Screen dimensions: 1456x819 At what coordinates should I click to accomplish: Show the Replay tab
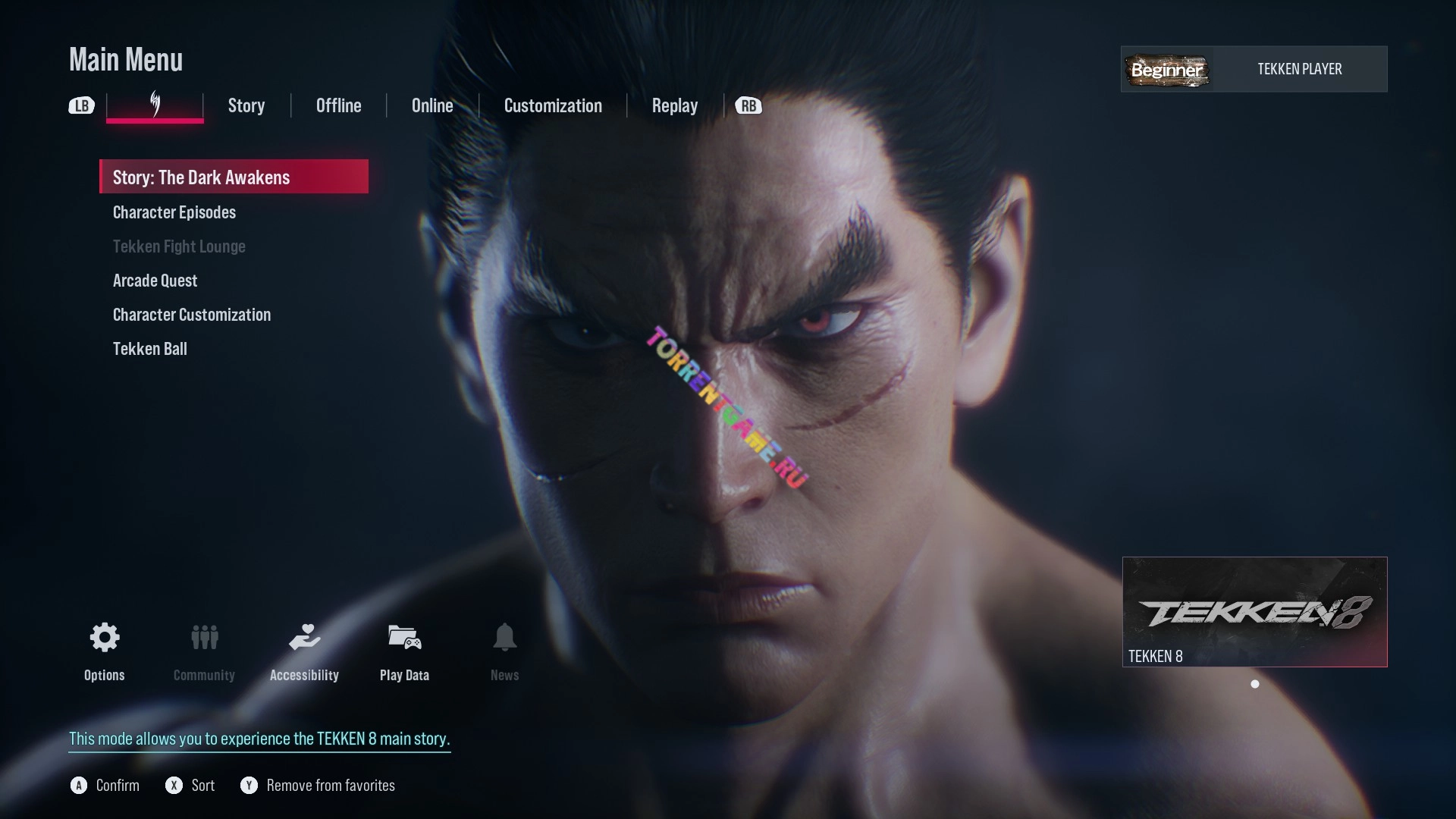[674, 105]
